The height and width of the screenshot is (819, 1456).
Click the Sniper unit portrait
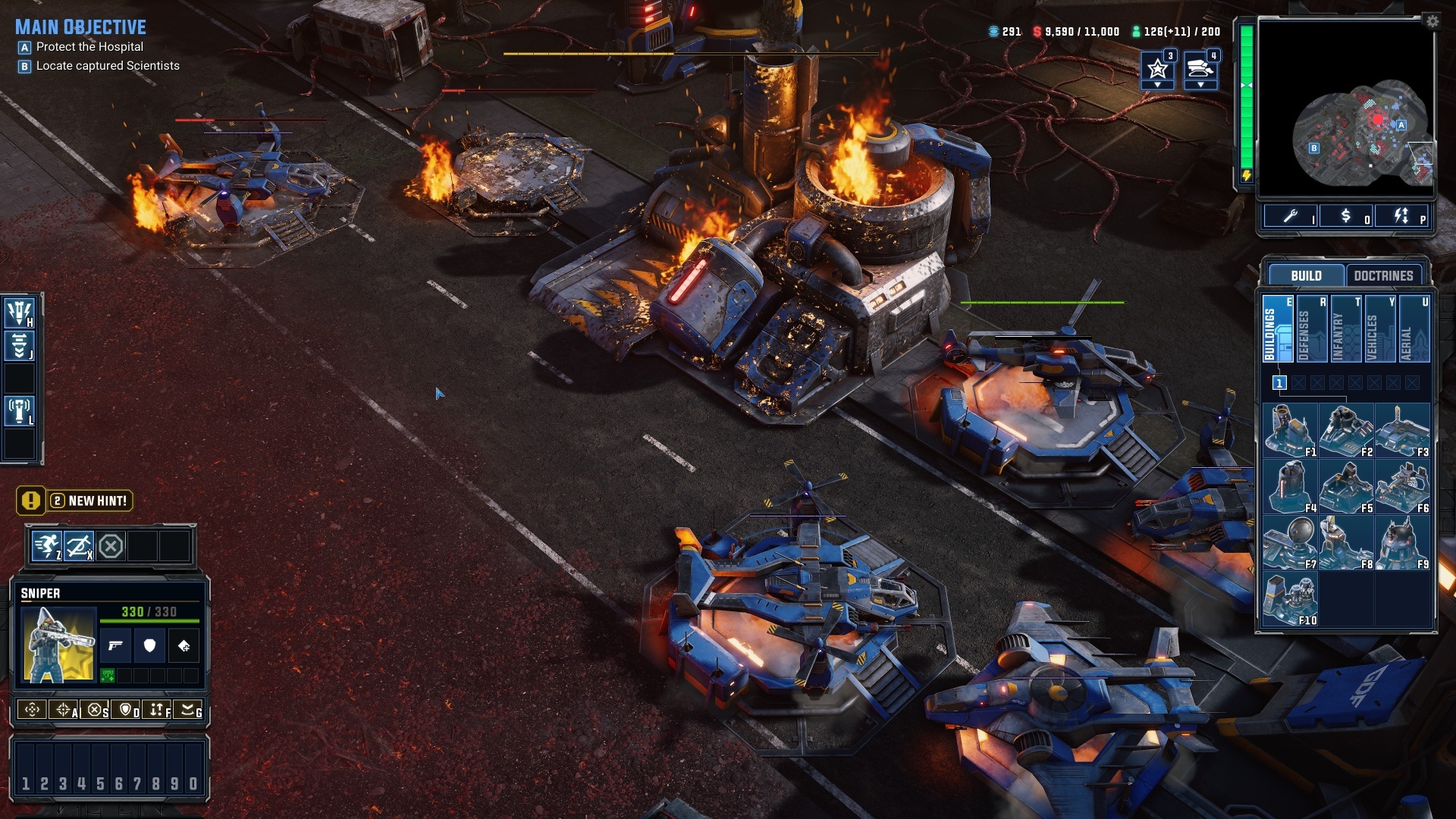(x=58, y=645)
